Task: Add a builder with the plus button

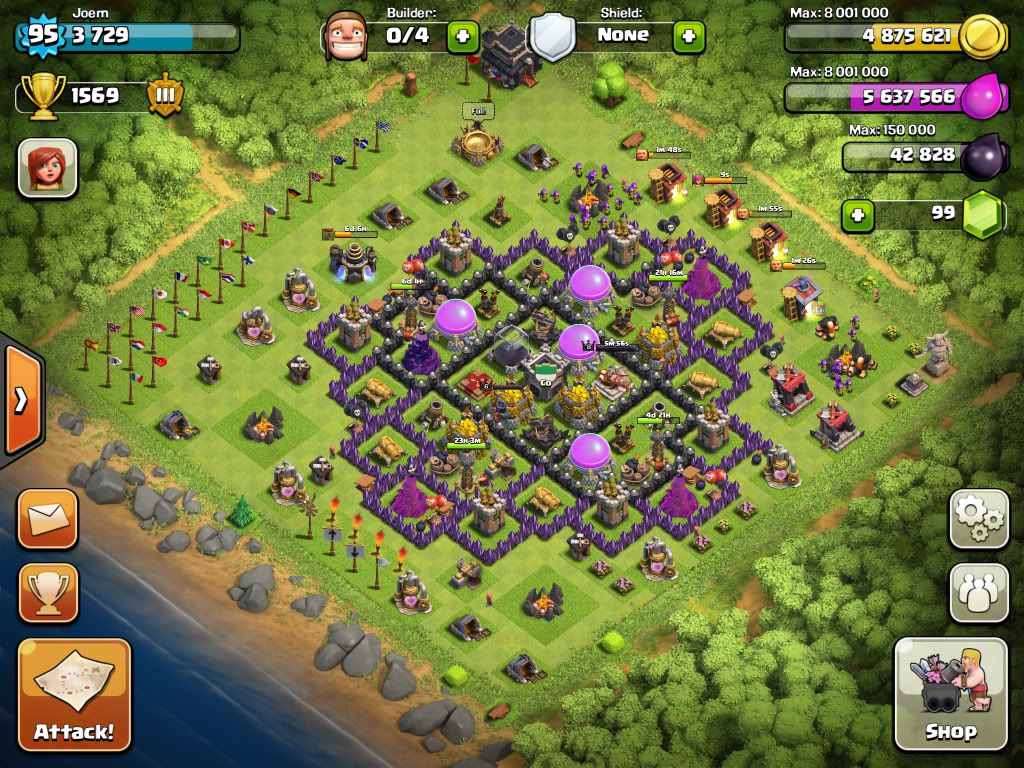Action: click(x=462, y=37)
